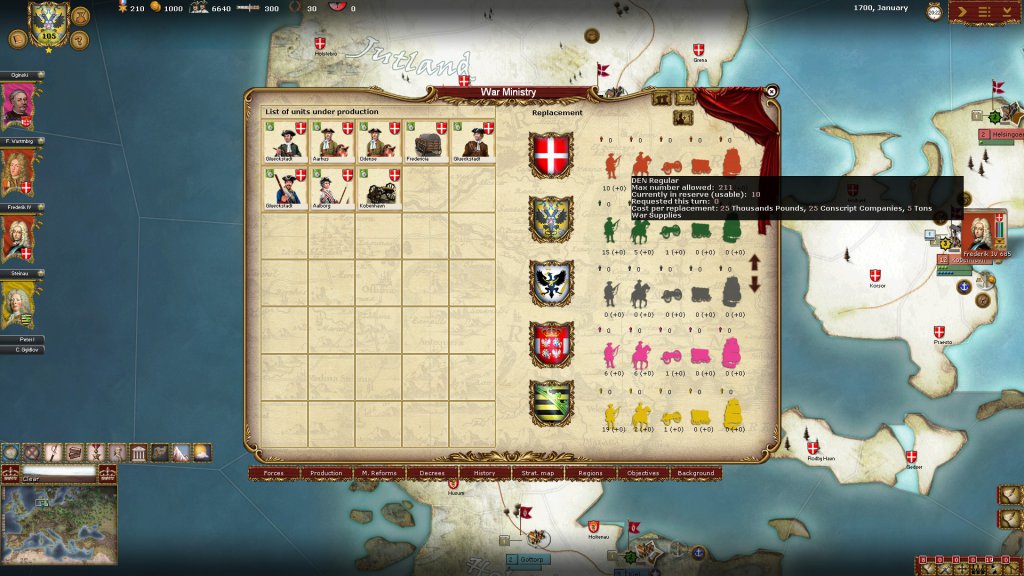This screenshot has width=1024, height=576.
Task: Select the Danish white-cross faction shield
Action: [551, 155]
